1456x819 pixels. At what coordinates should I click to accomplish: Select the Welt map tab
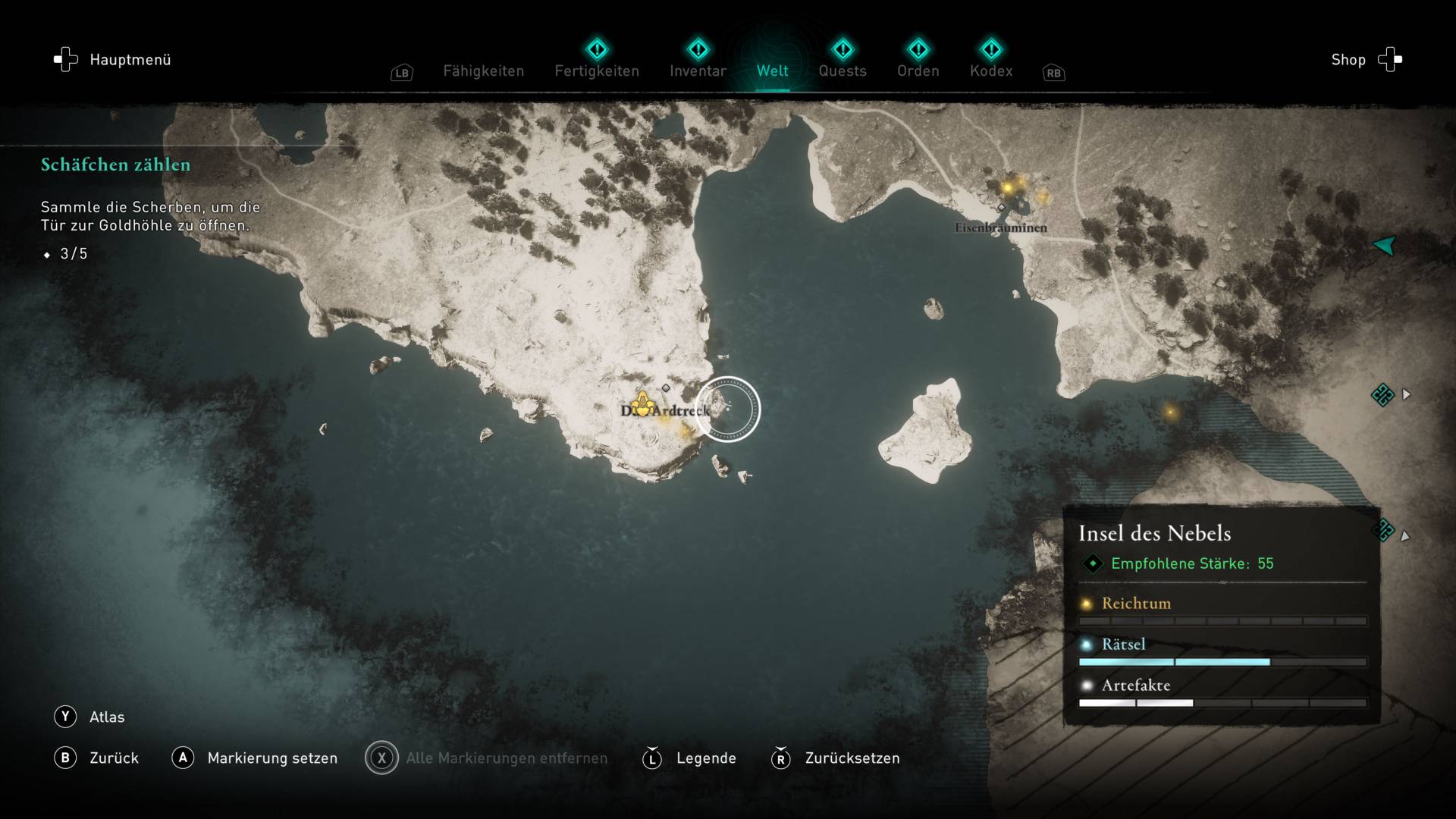click(772, 71)
